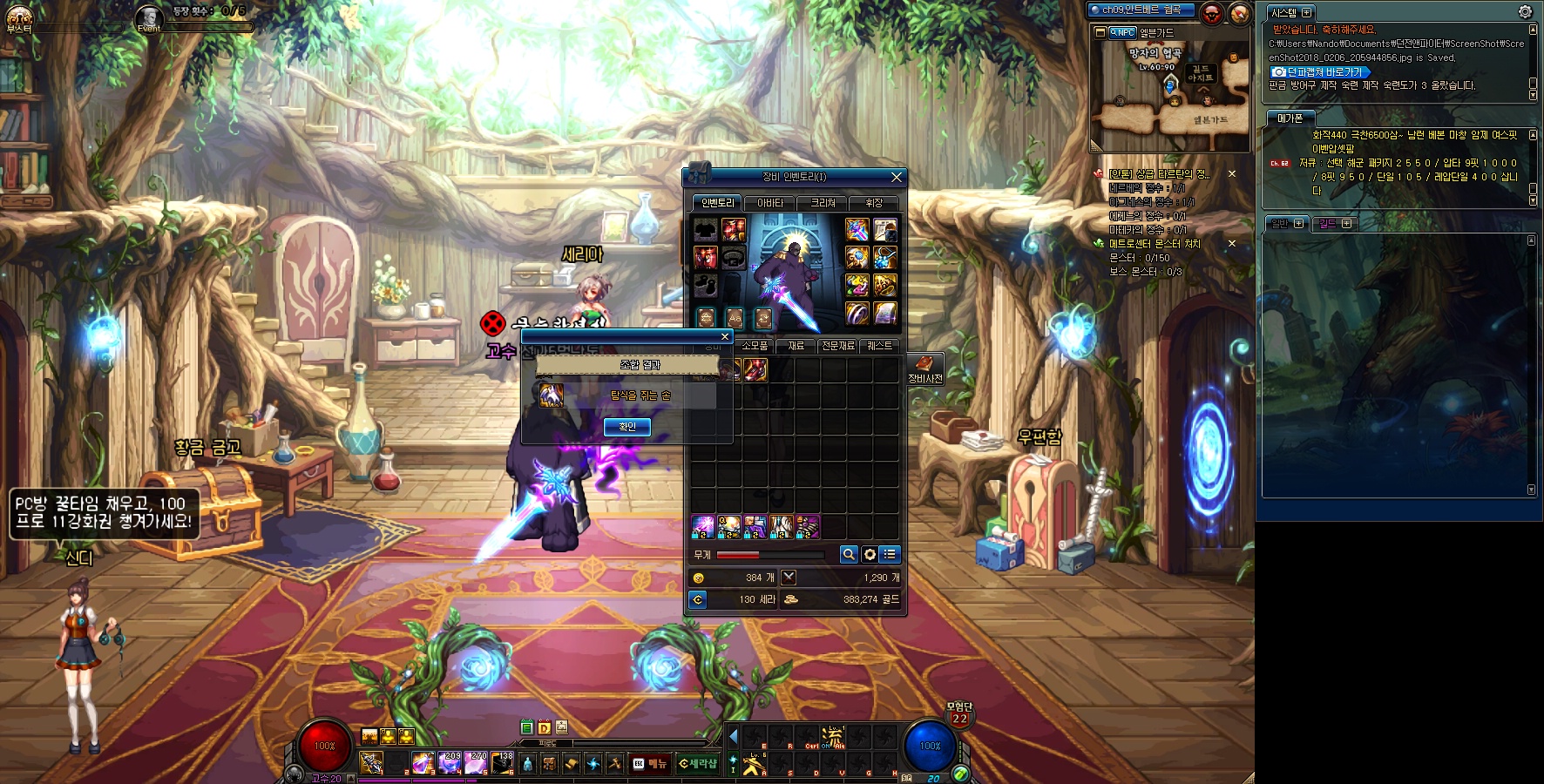Confirm the combine result with 확인

(627, 427)
